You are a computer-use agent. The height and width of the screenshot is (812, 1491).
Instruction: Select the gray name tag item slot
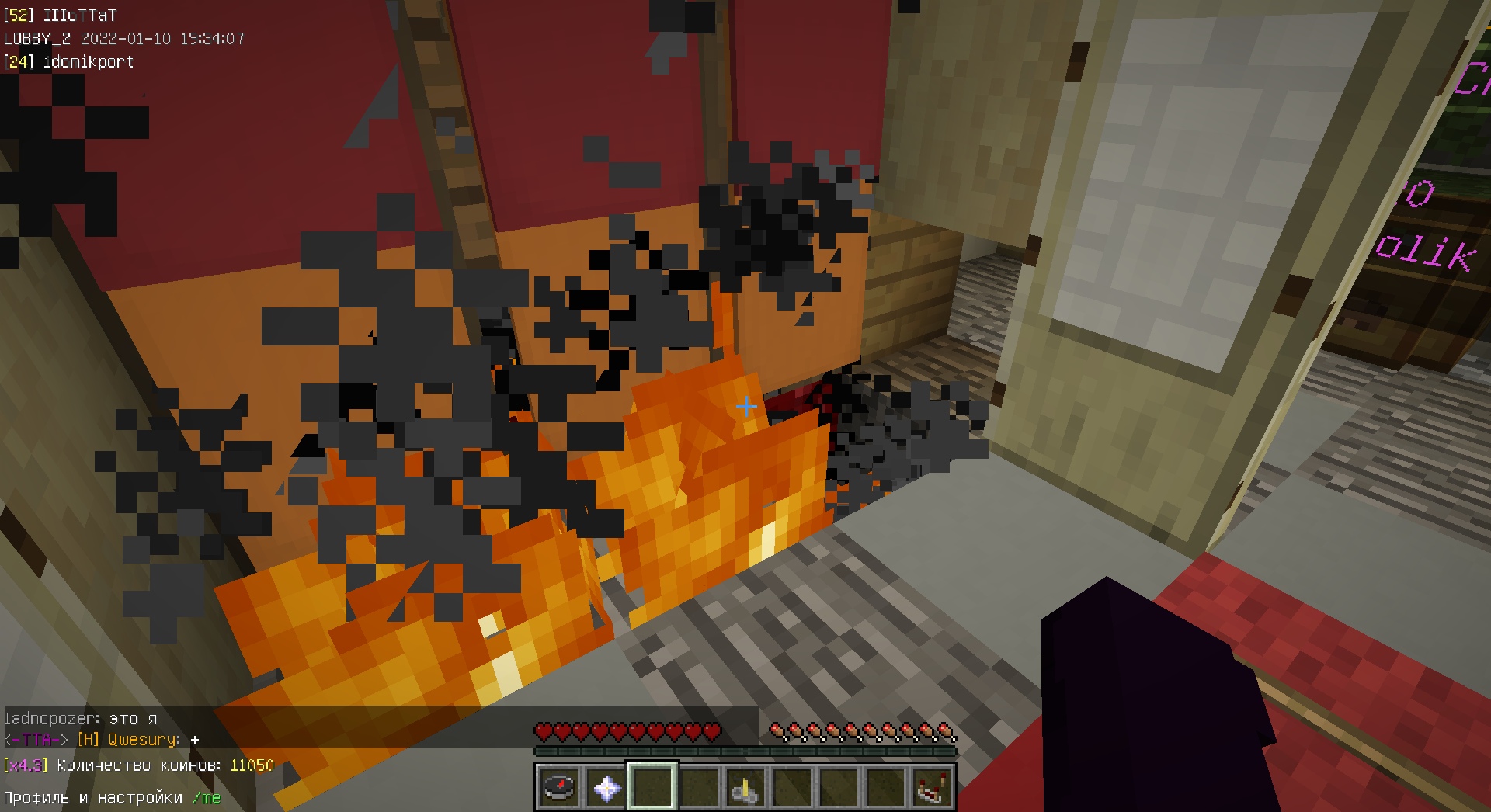point(745,788)
